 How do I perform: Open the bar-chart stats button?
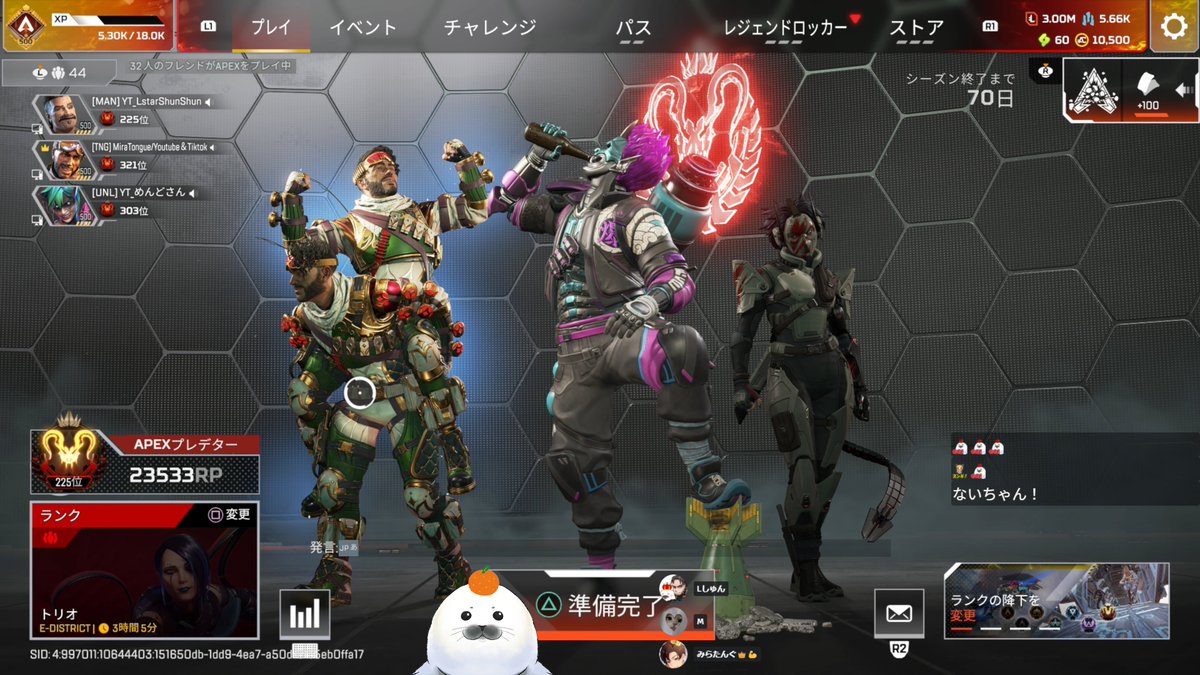[x=304, y=613]
